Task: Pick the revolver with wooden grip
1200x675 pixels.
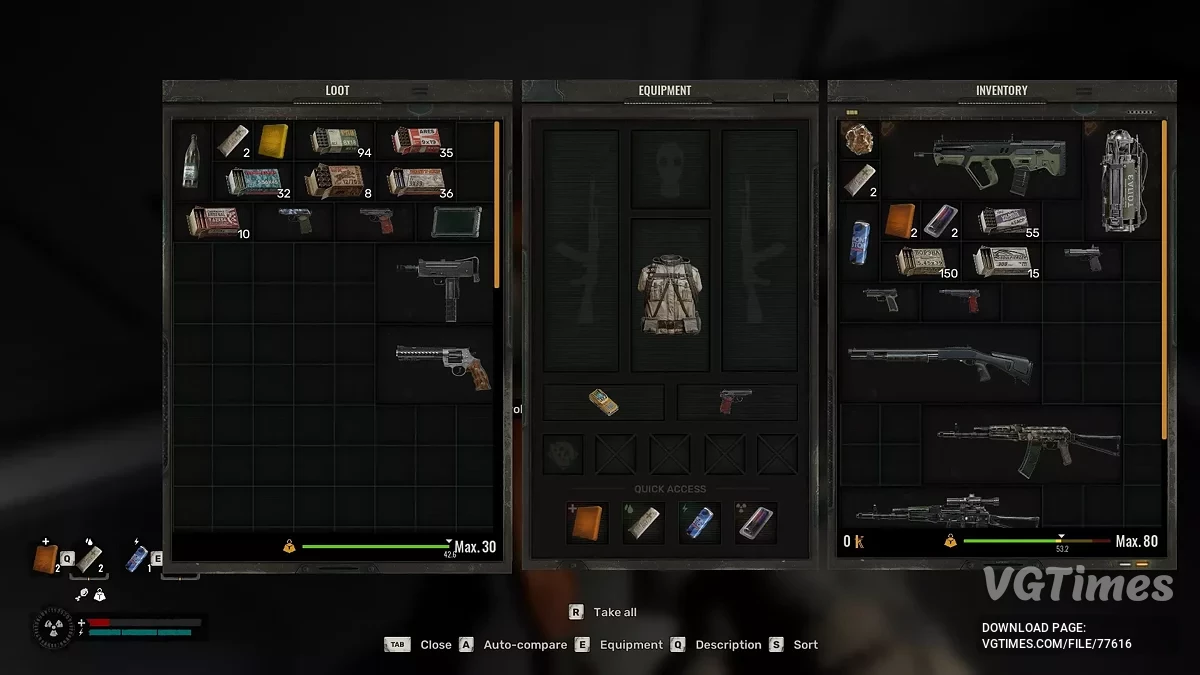Action: coord(436,363)
